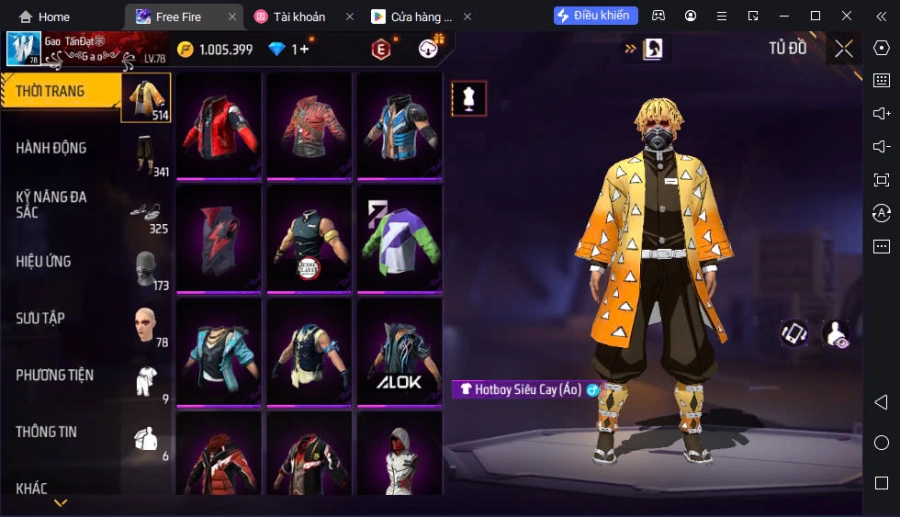900x517 pixels.
Task: Select the dark jacket with red lightning bolt
Action: point(219,239)
